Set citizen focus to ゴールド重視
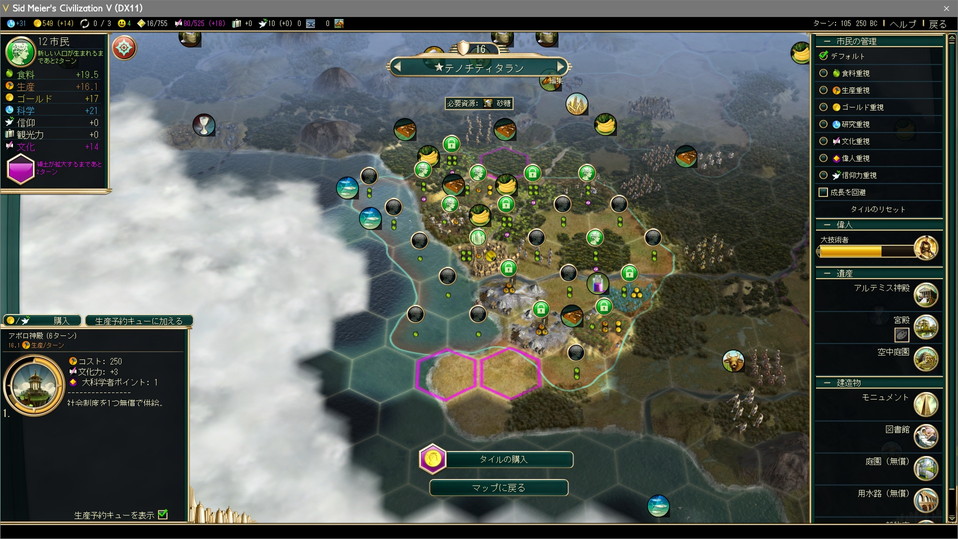Viewport: 958px width, 539px height. (824, 107)
